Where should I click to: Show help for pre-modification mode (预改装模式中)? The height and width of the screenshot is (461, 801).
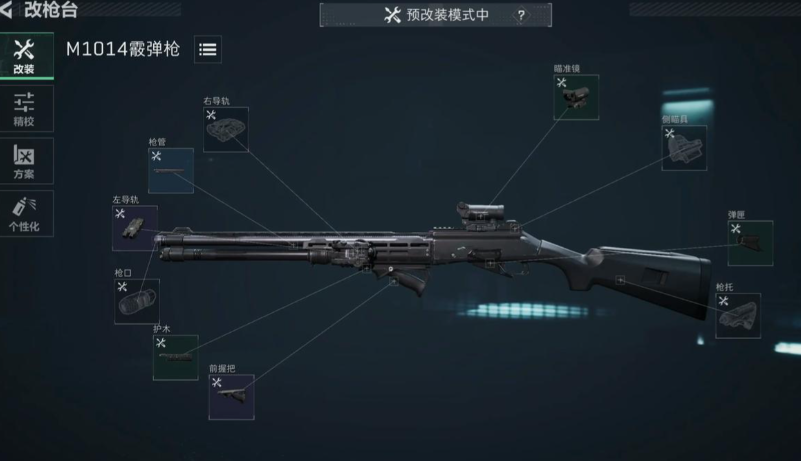coord(520,15)
